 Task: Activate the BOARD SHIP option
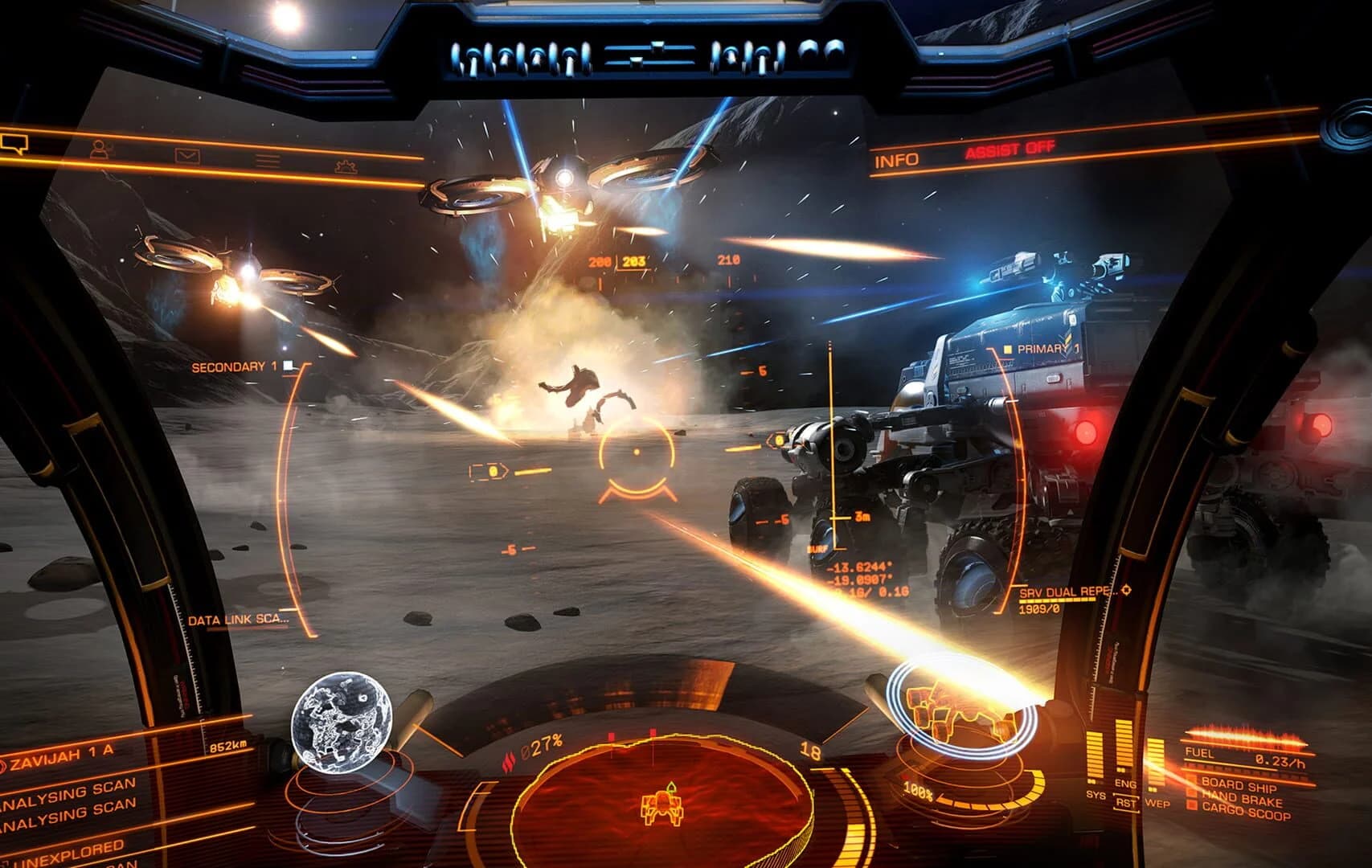coord(1239,784)
